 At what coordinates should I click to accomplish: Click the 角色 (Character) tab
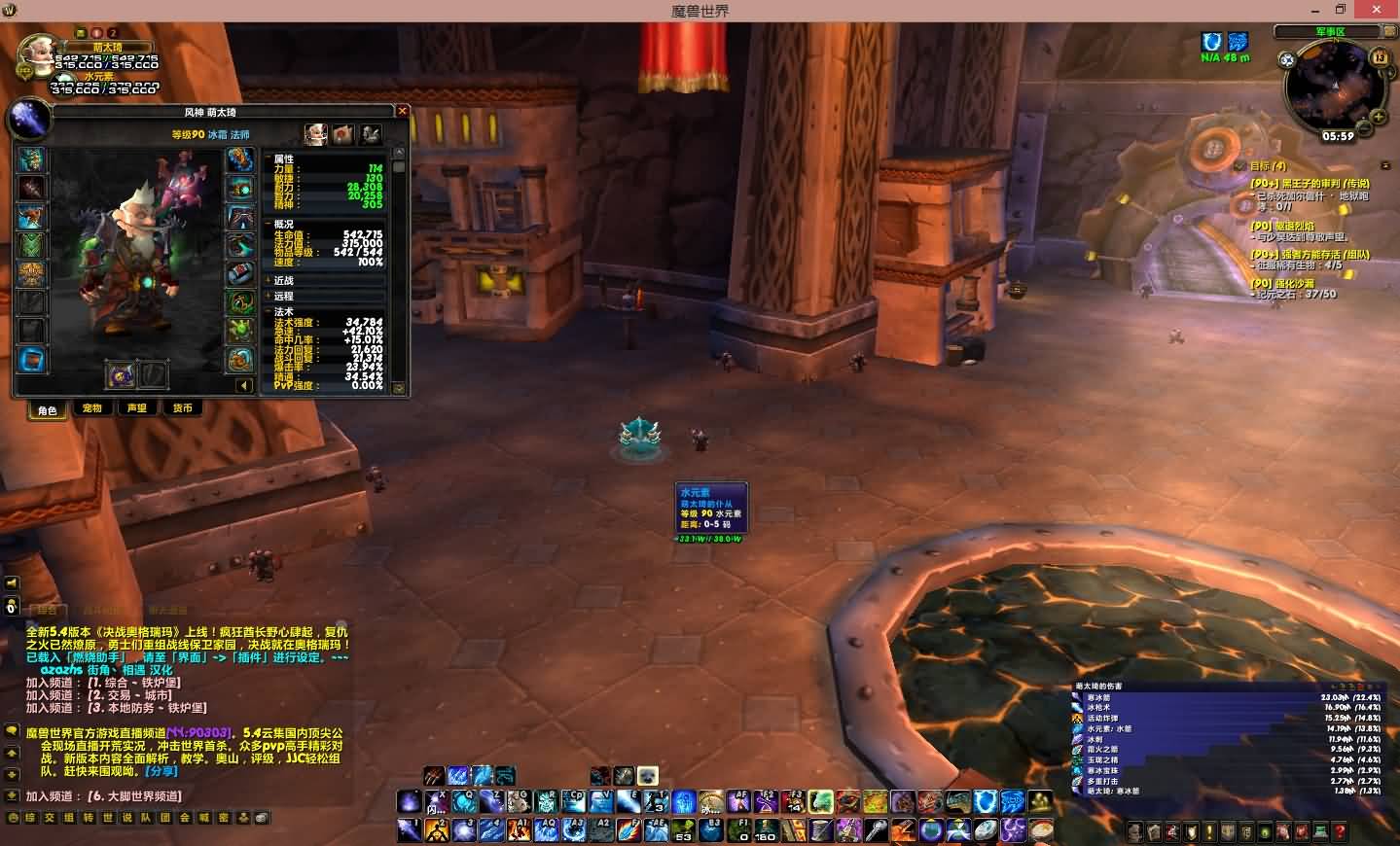48,410
